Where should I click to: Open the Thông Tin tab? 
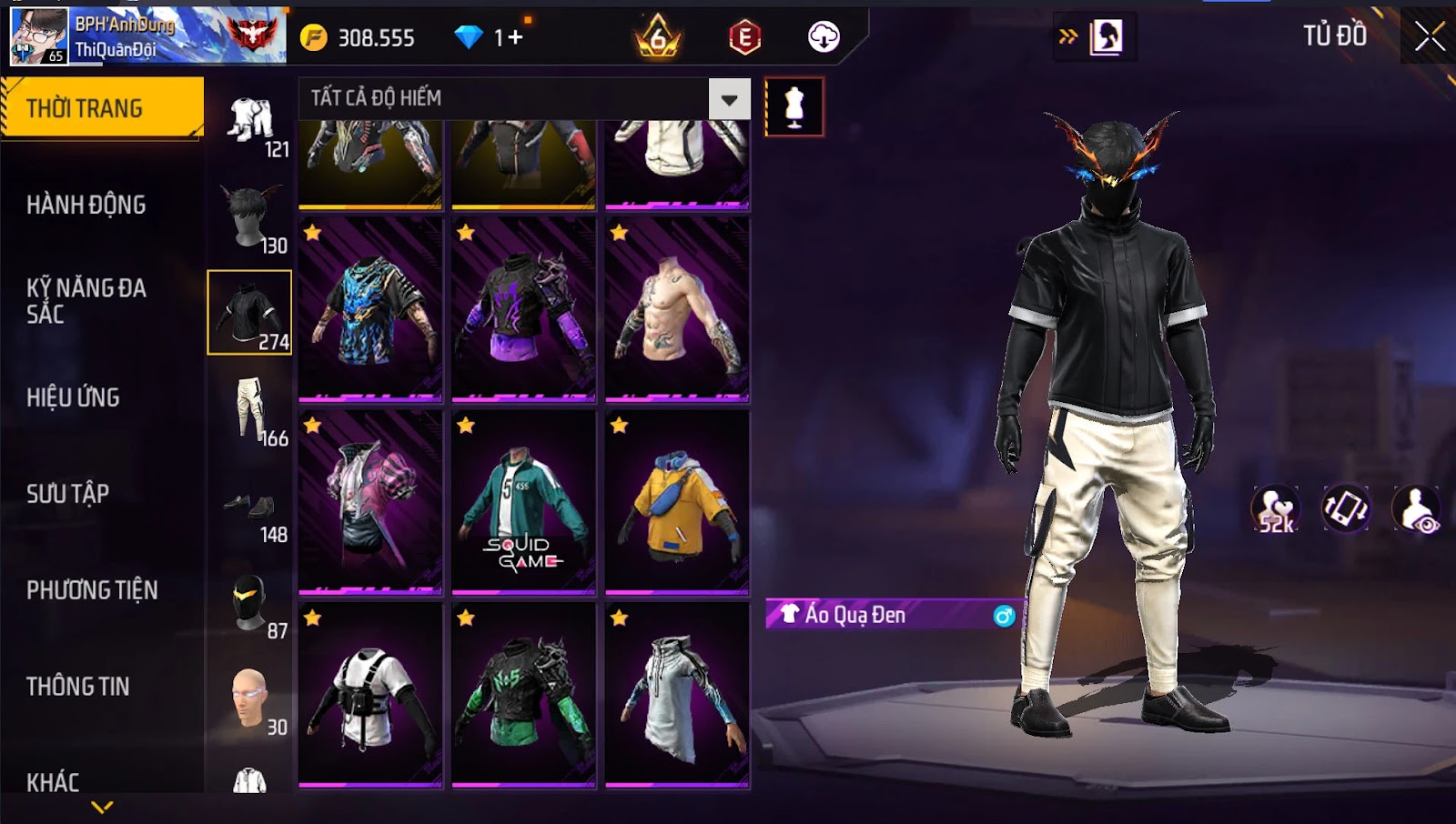tap(77, 687)
